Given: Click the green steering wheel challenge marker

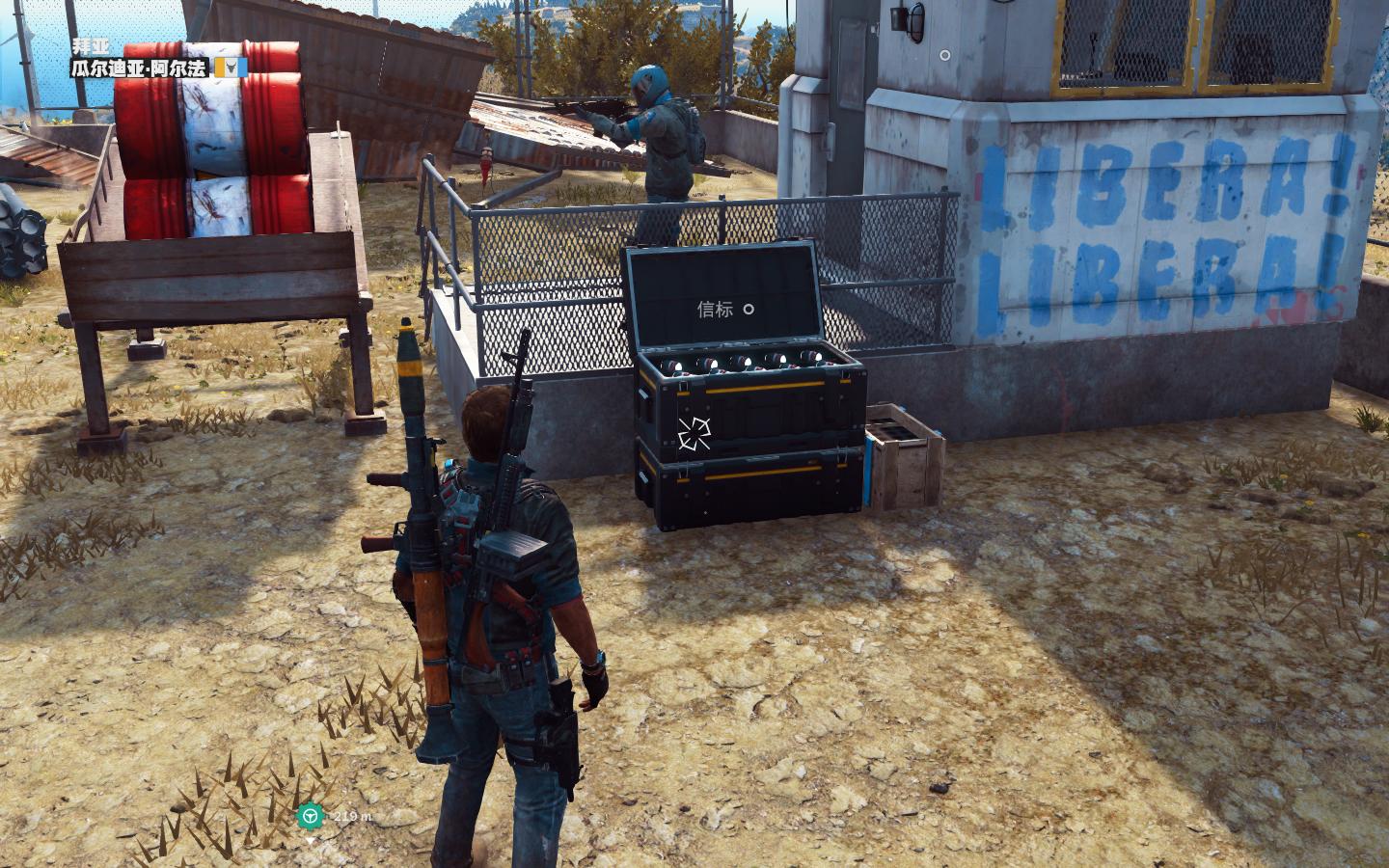Looking at the screenshot, I should point(310,816).
